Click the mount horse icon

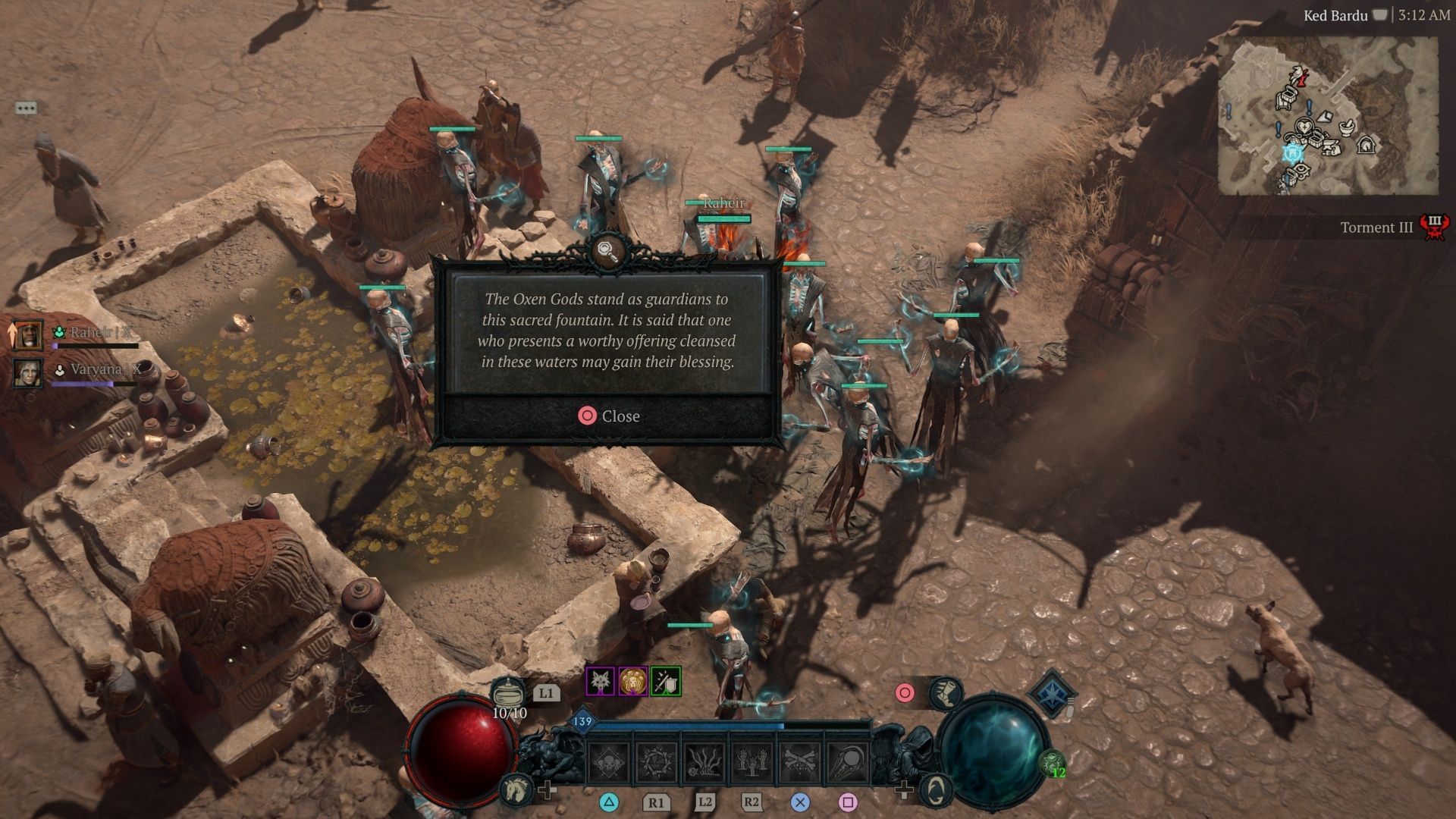click(515, 789)
